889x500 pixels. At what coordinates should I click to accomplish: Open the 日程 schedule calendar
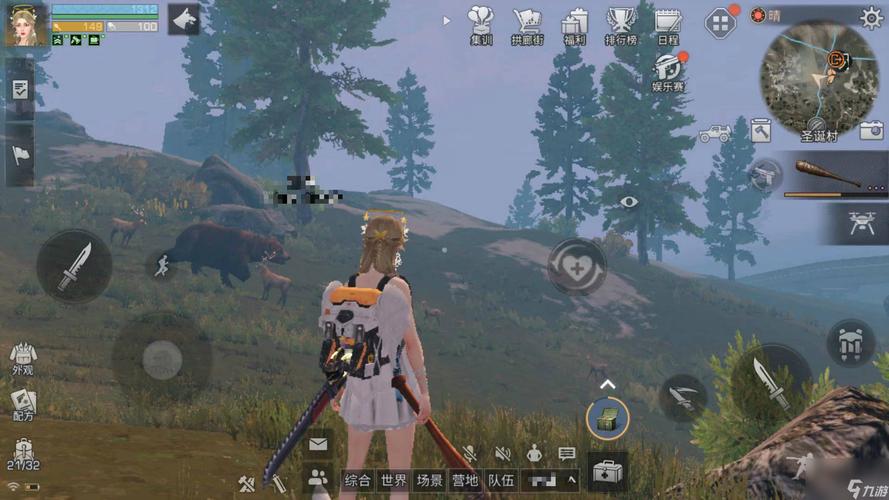coord(667,26)
